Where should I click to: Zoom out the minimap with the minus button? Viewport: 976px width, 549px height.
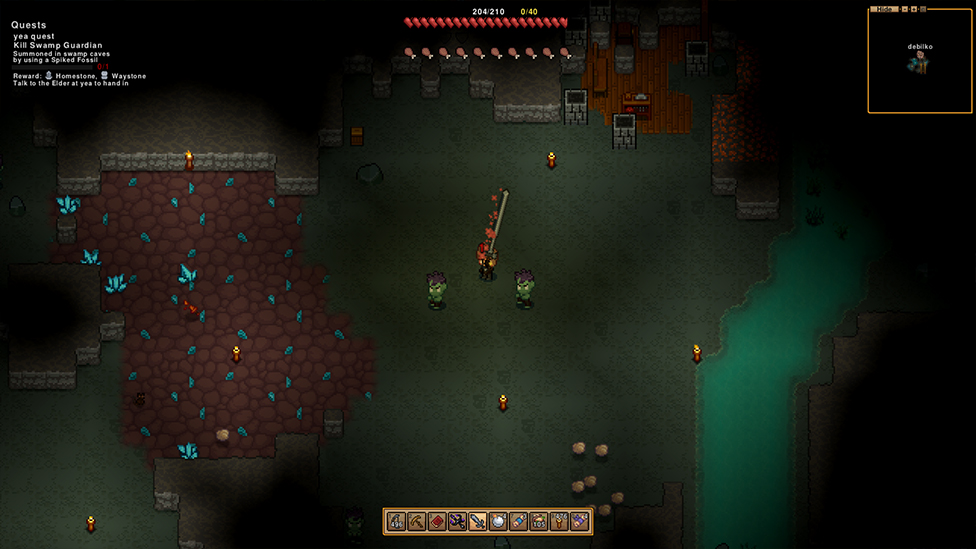(x=904, y=9)
